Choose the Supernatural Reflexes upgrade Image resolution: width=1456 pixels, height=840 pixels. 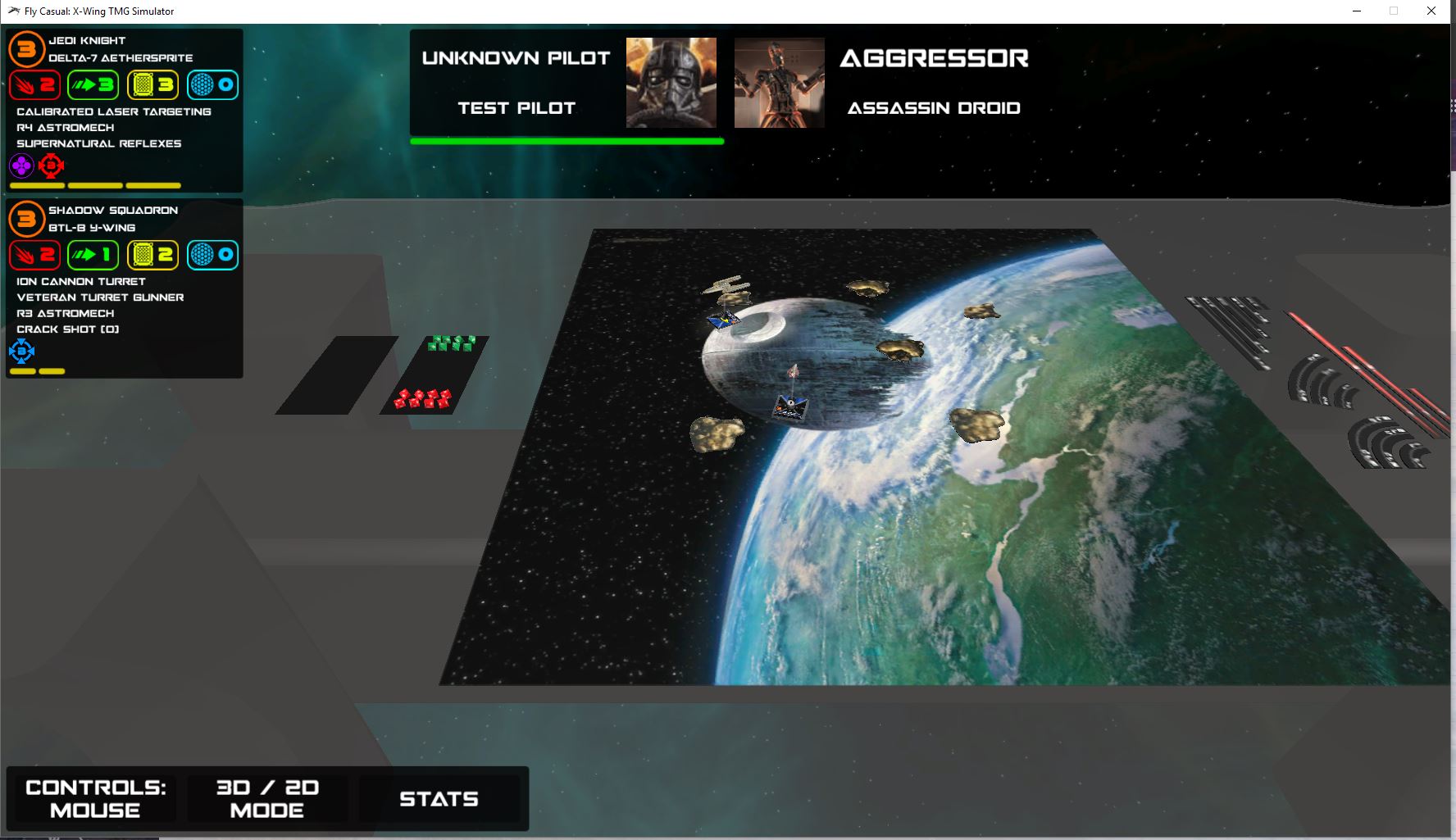click(99, 143)
